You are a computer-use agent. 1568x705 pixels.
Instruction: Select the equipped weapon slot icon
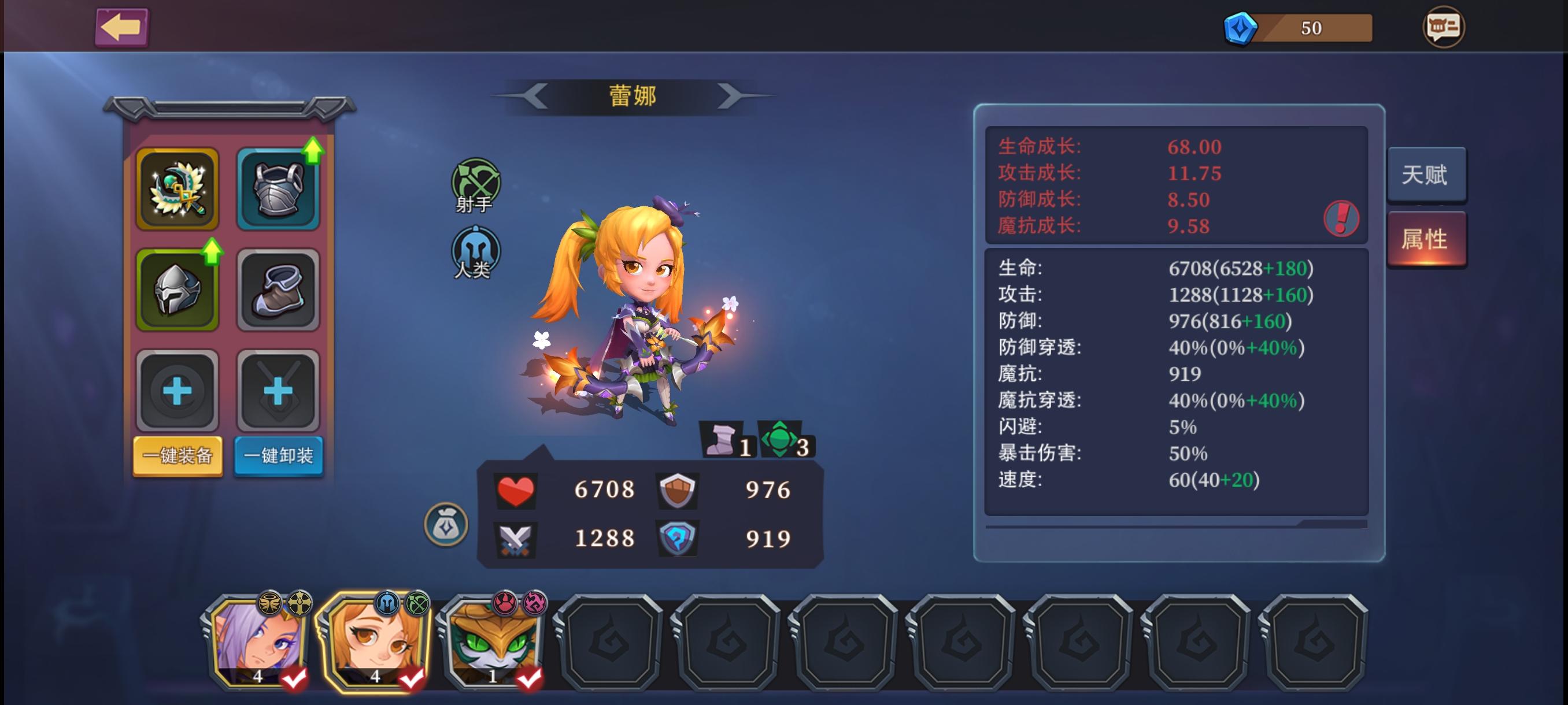tap(177, 187)
